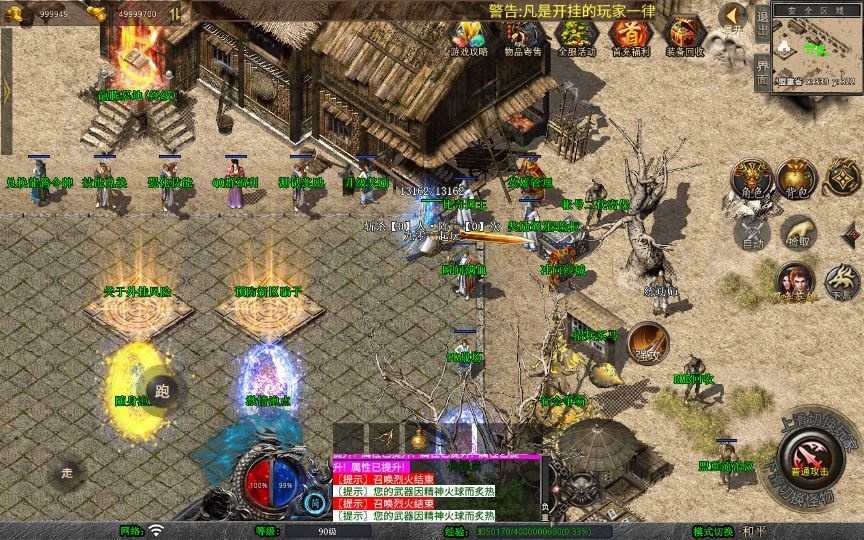The image size is (864, 540).
Task: Activate the 强攻 strong attack skill
Action: 647,340
